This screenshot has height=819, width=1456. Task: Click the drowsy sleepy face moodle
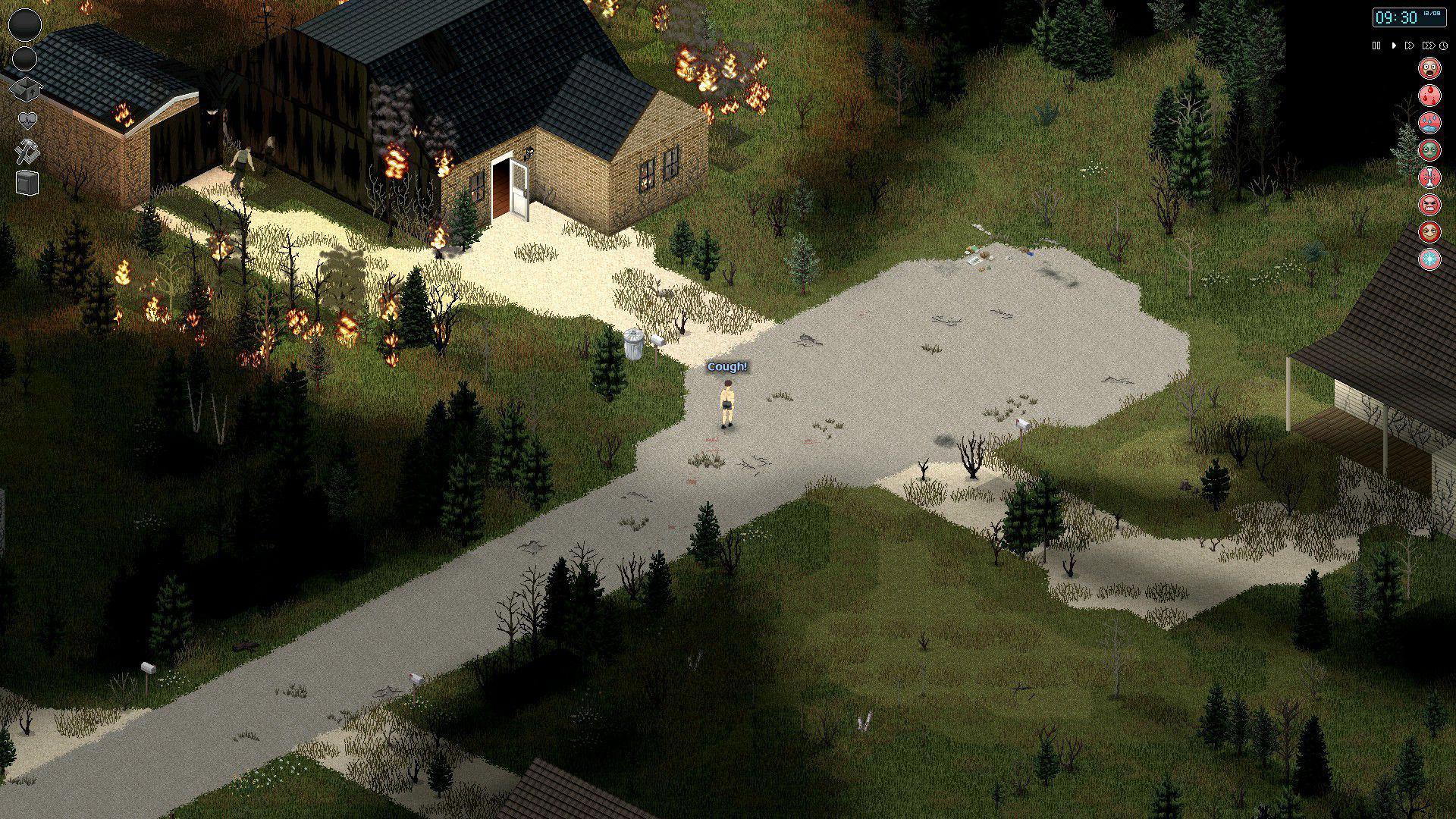click(1429, 231)
